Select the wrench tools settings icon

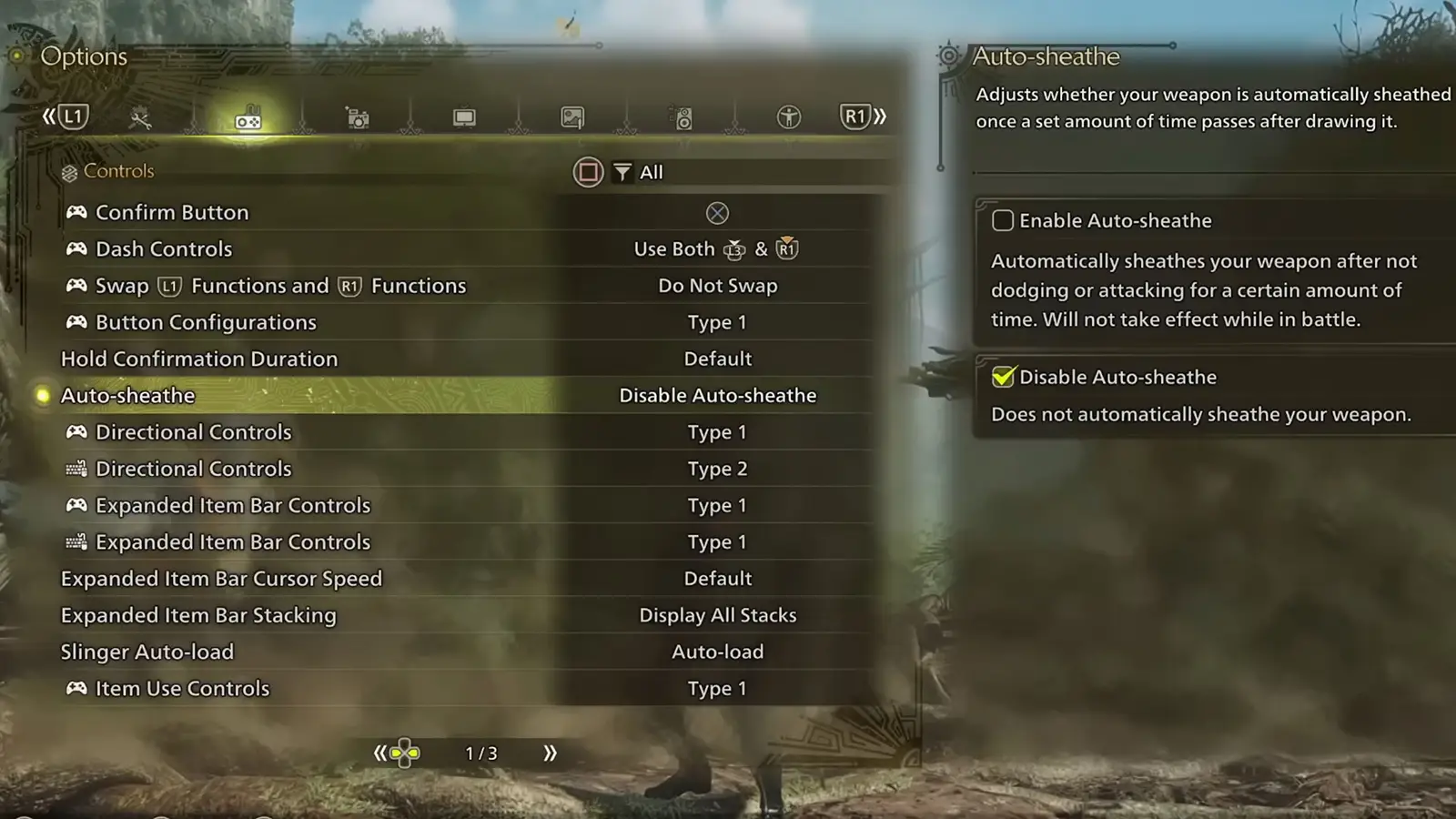tap(138, 116)
